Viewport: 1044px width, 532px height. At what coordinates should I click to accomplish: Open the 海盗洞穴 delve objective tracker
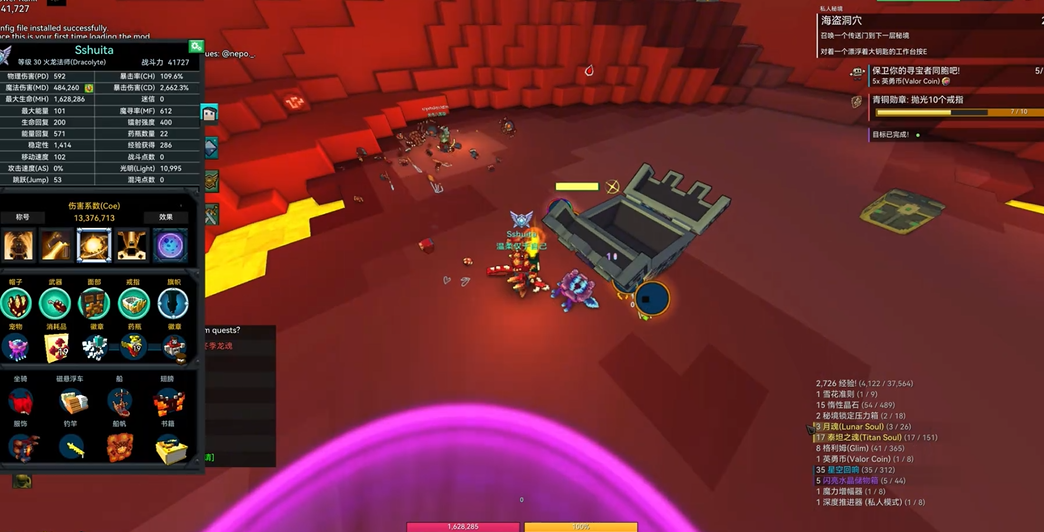point(842,20)
